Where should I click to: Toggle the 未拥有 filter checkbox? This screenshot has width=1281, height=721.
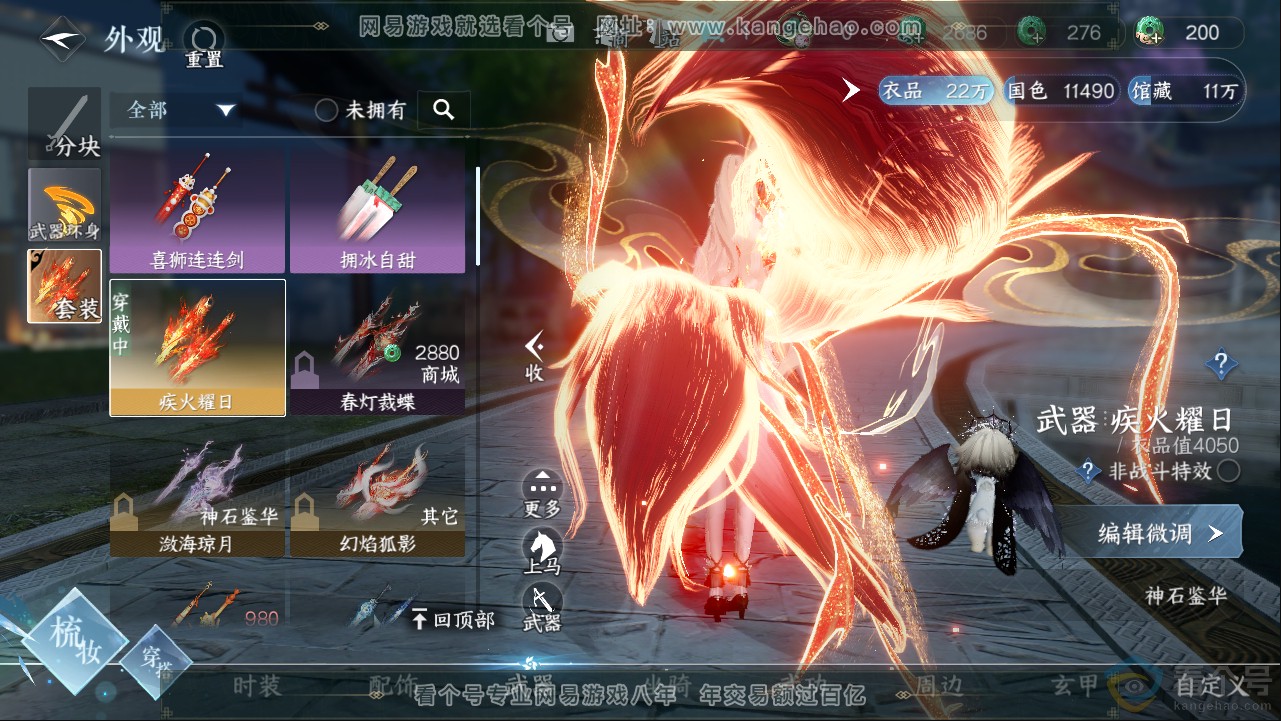327,111
